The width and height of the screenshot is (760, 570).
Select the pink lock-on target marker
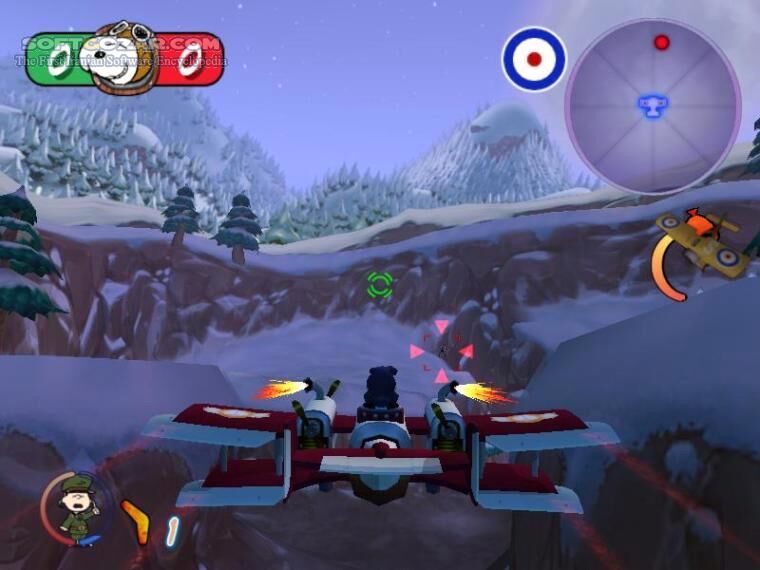pos(441,351)
